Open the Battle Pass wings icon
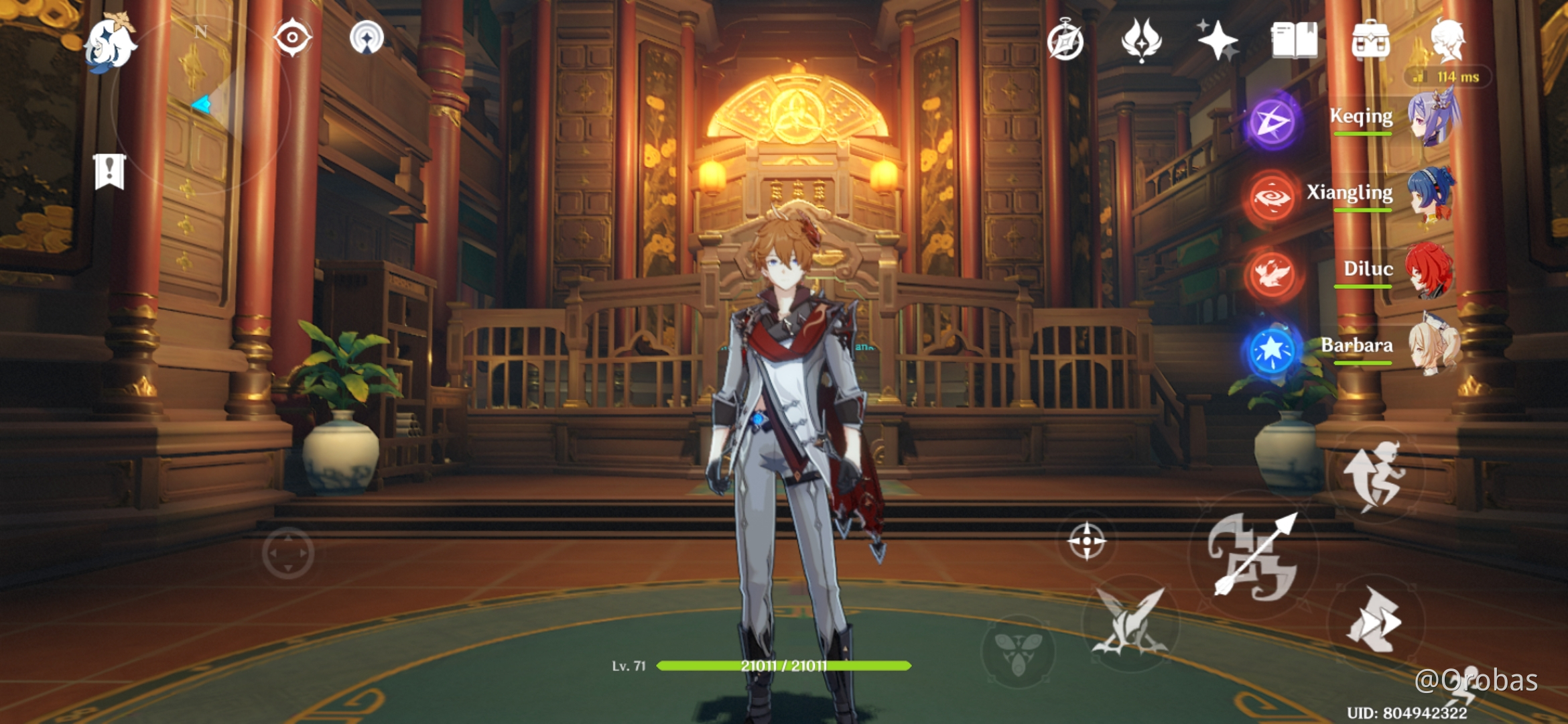The height and width of the screenshot is (724, 1568). (x=1142, y=42)
